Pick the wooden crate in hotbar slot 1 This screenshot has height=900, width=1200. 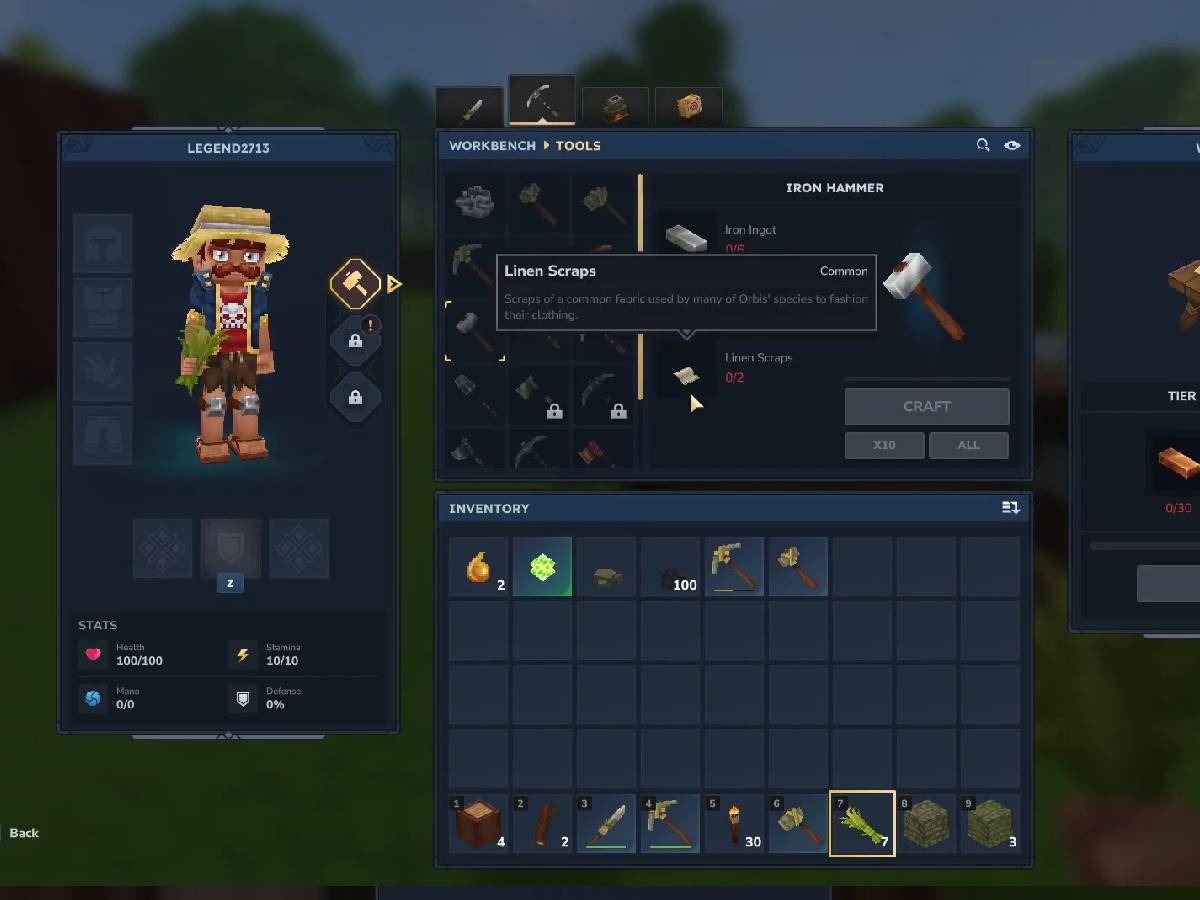[x=478, y=824]
